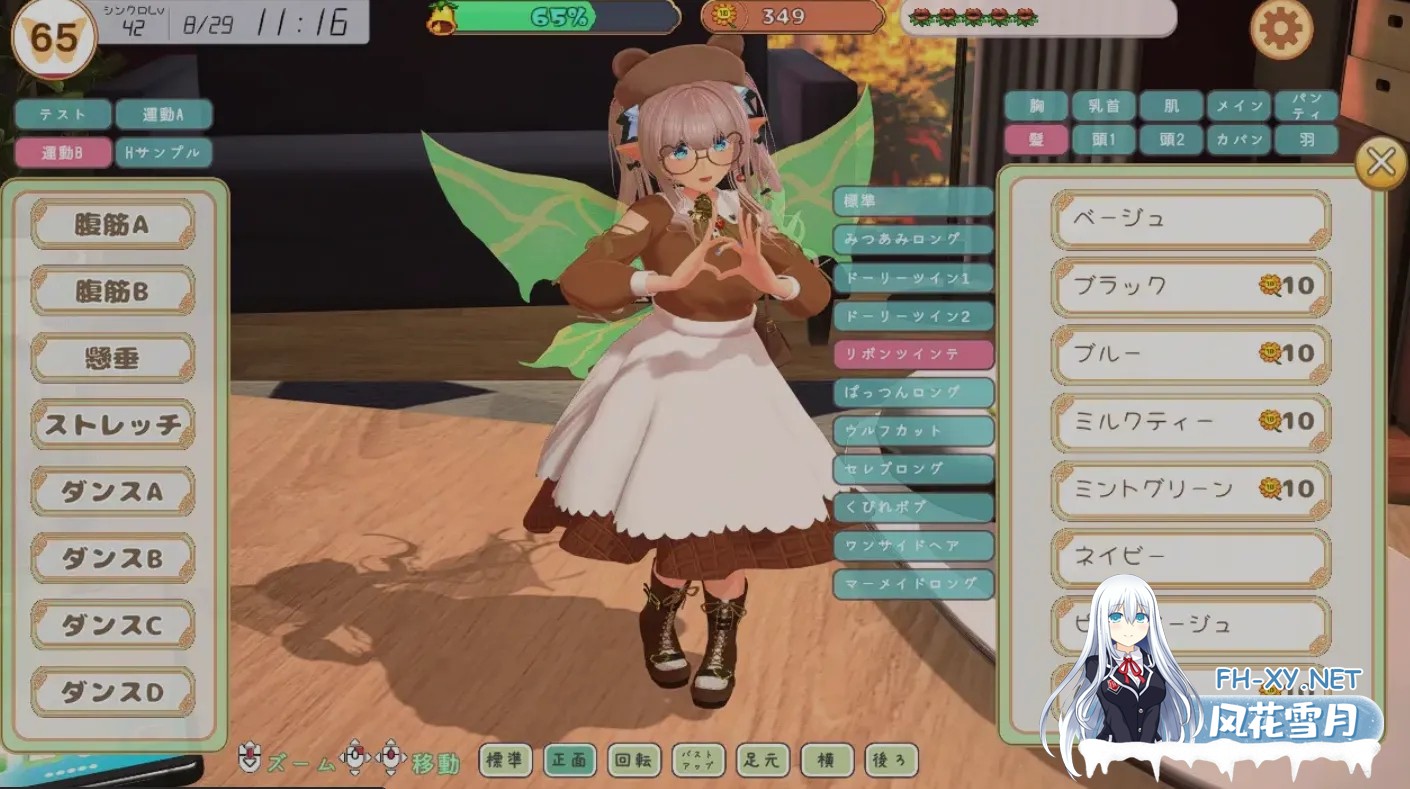Screen dimensions: 1410x789
Task: Open the Hサンプル tab
Action: (x=163, y=152)
